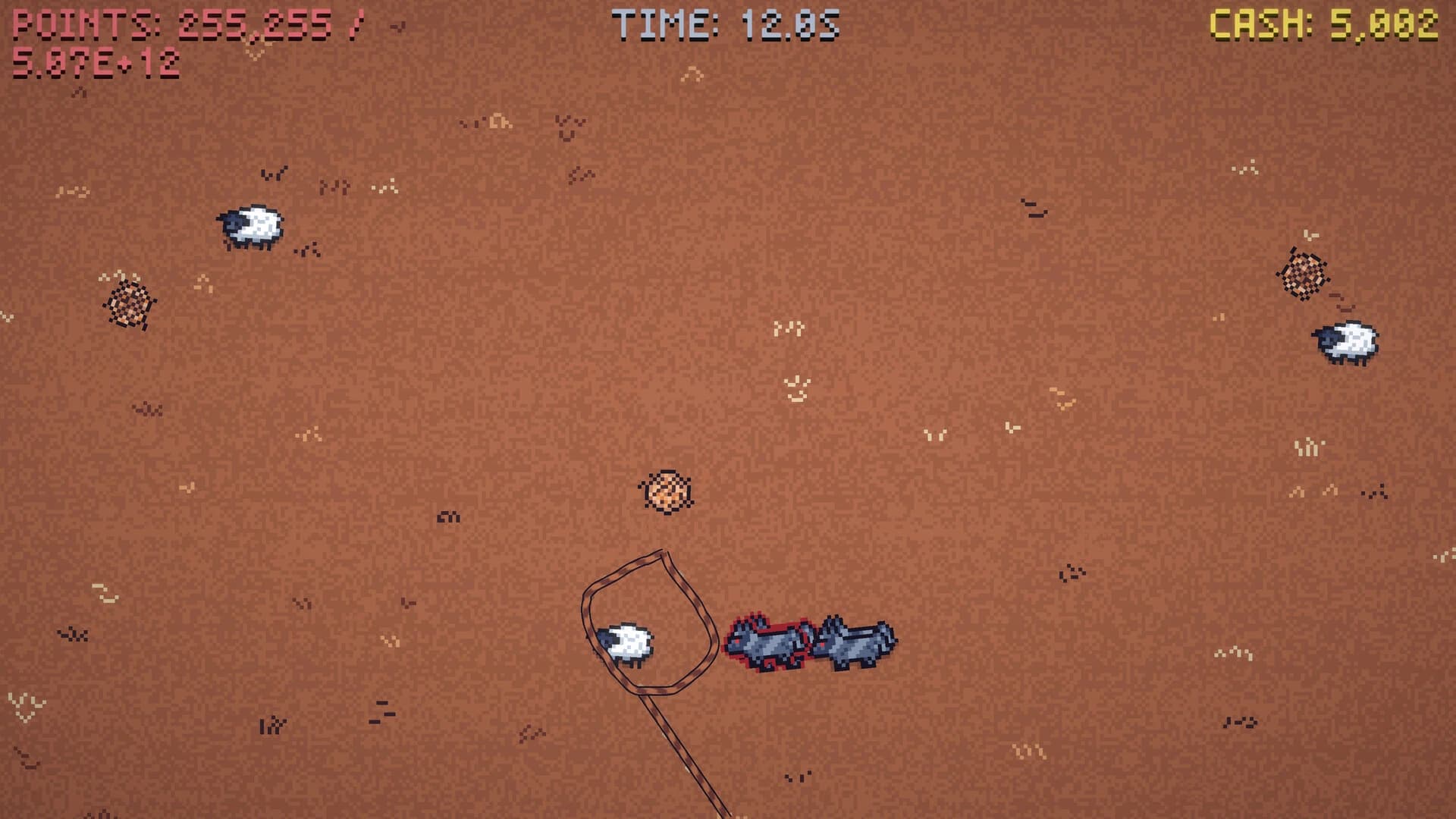The image size is (1456, 819).
Task: Click the hay bale on the left edge
Action: (x=129, y=303)
